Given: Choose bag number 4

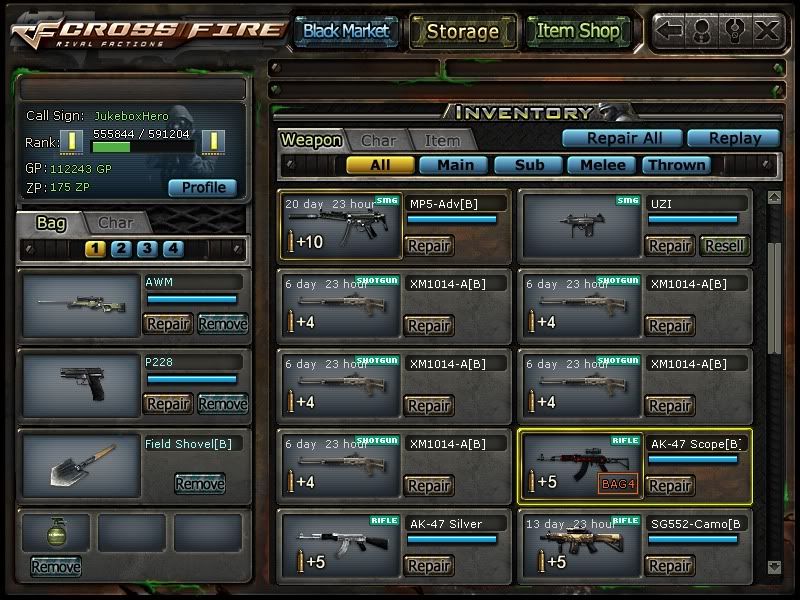Looking at the screenshot, I should (x=173, y=249).
